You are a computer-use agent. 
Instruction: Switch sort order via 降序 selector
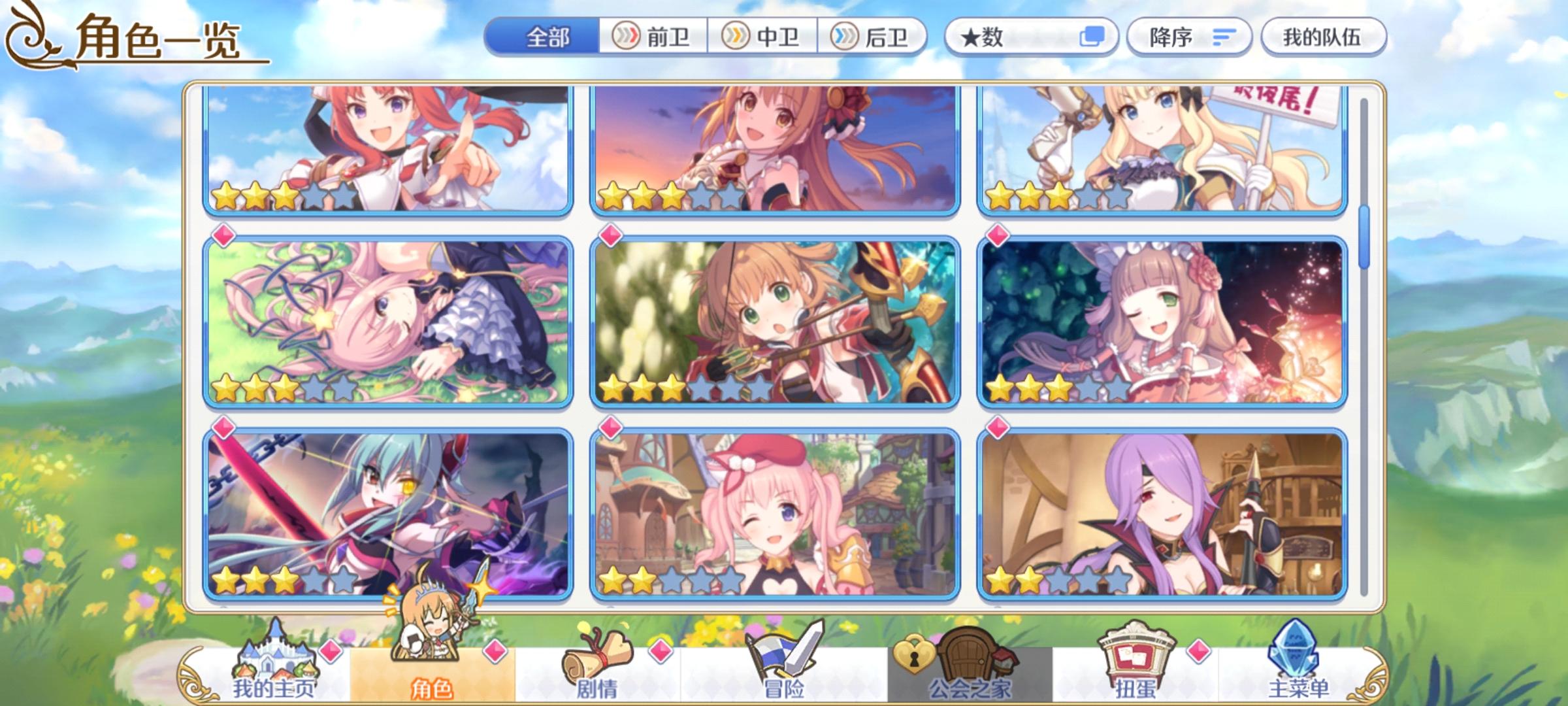(1189, 37)
